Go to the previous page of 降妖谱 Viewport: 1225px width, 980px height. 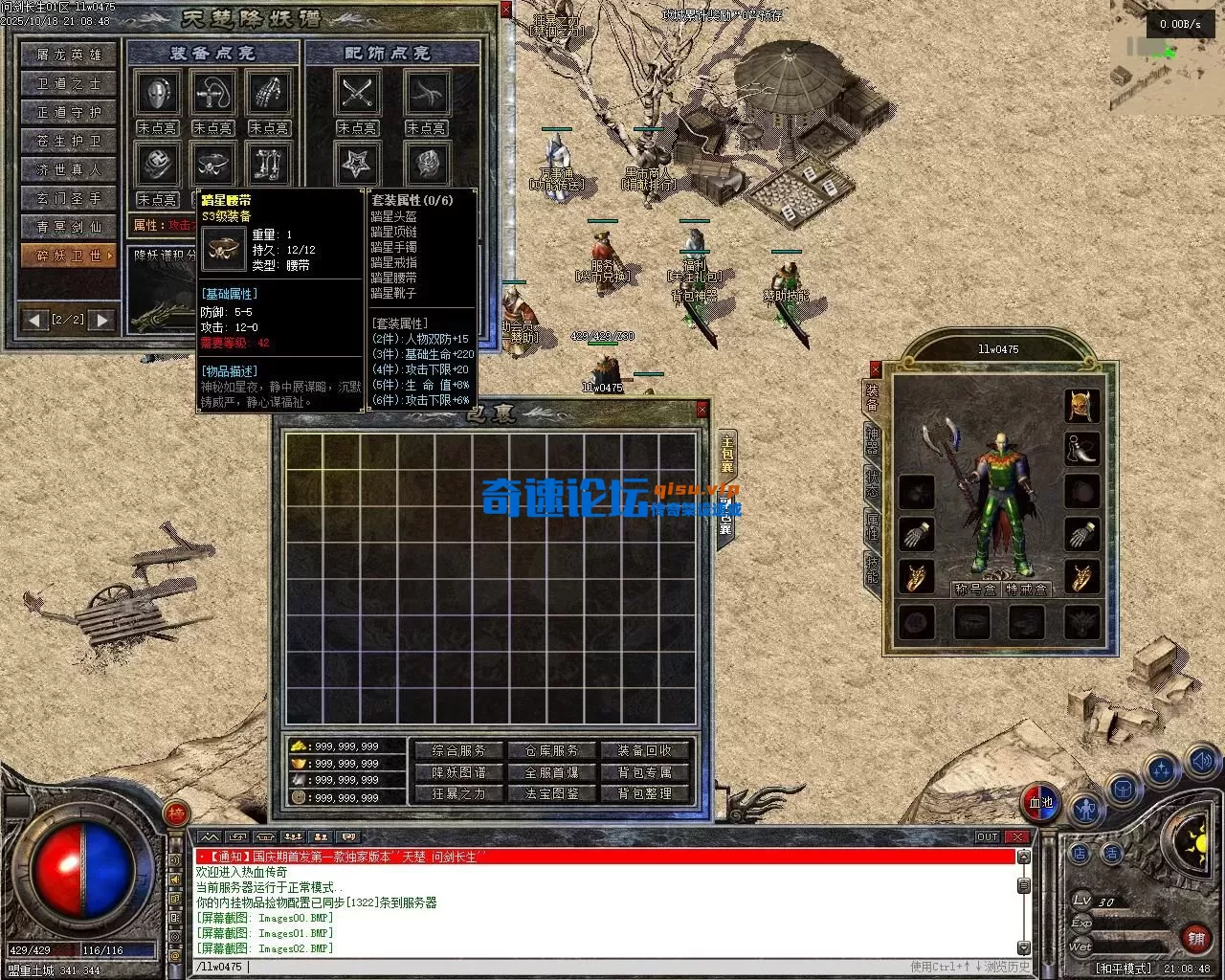coord(35,320)
